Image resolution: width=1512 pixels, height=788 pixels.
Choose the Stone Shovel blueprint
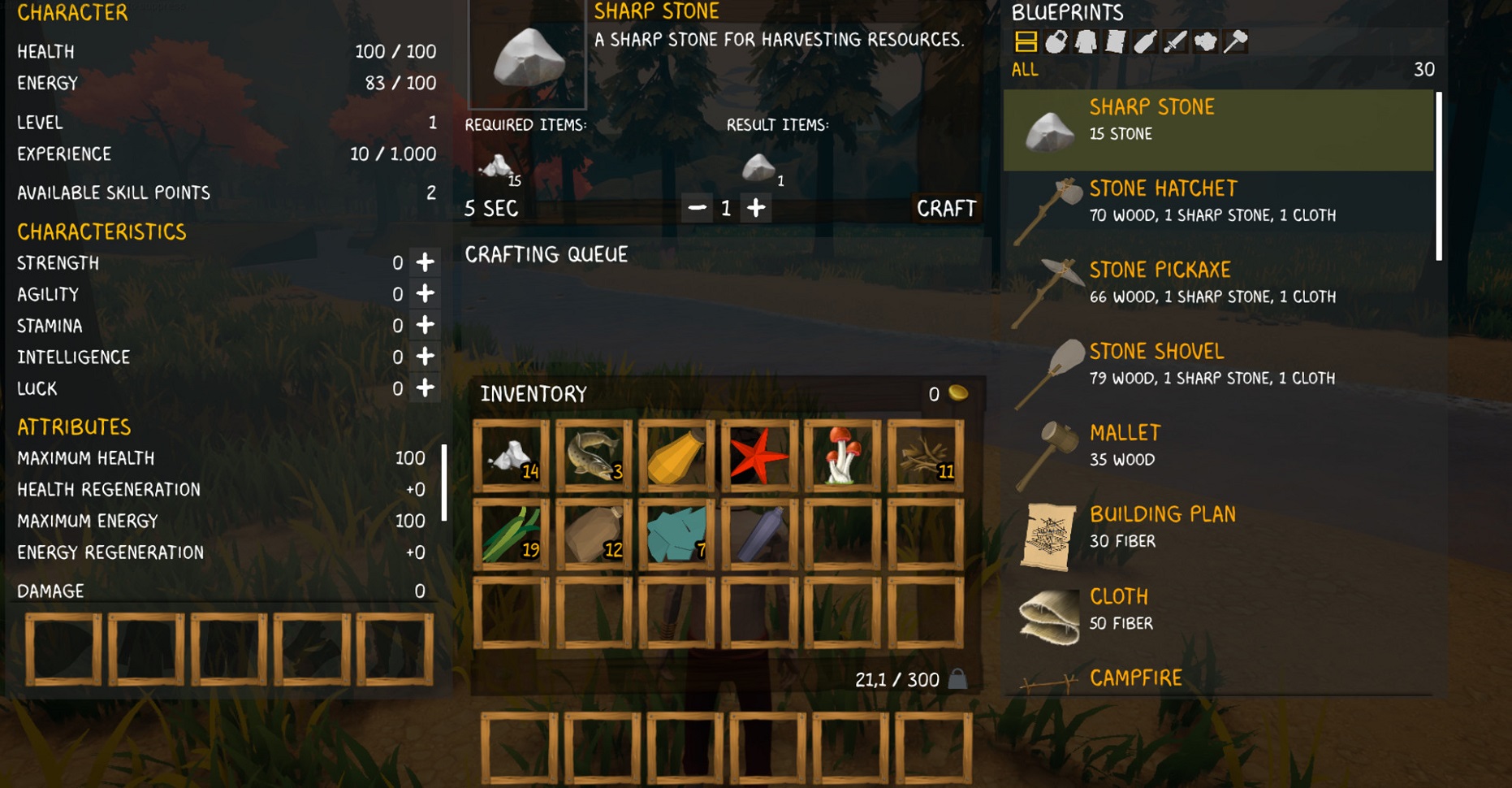(1218, 366)
